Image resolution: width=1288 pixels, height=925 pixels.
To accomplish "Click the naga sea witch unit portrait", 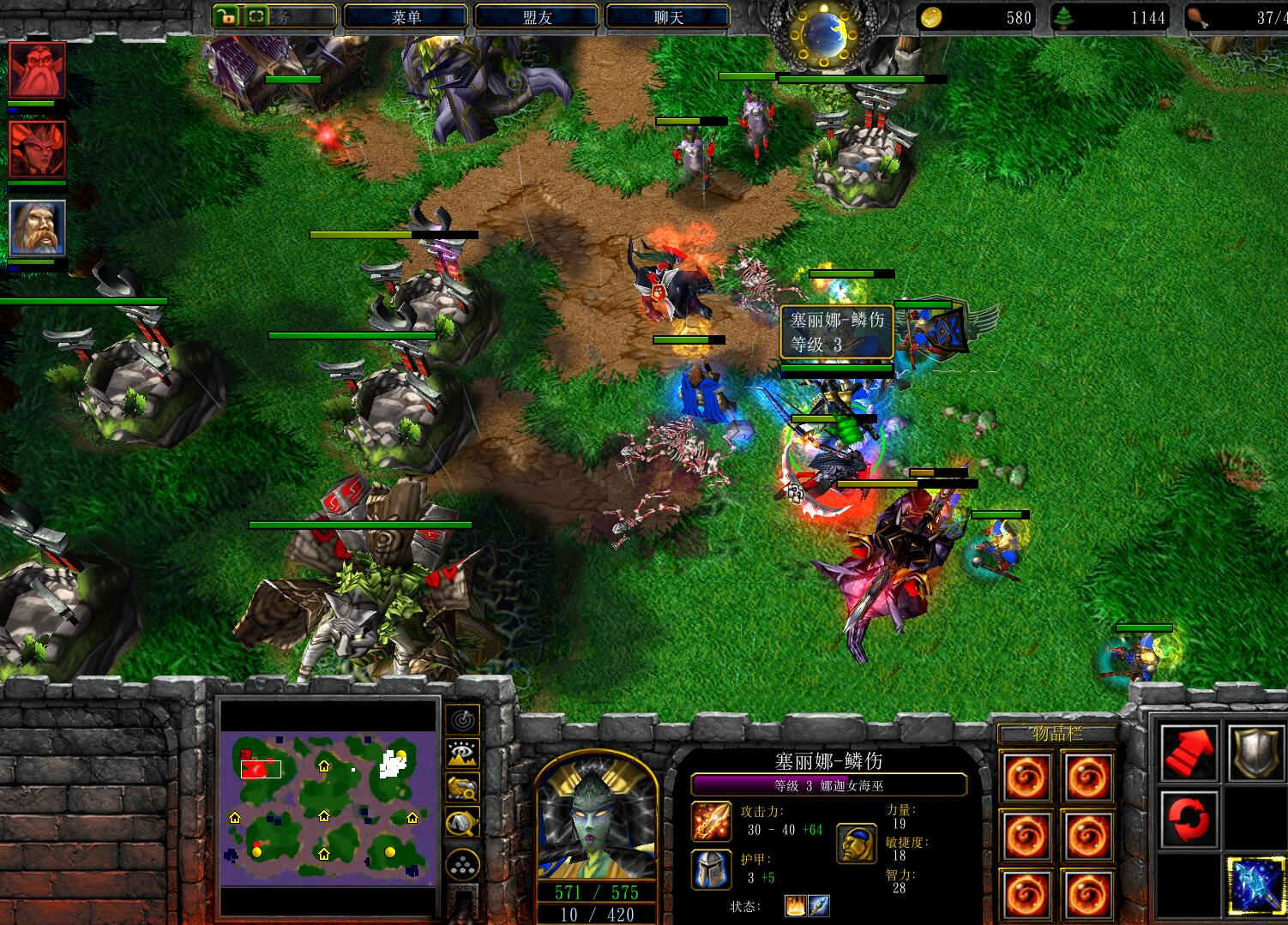I will click(x=596, y=819).
